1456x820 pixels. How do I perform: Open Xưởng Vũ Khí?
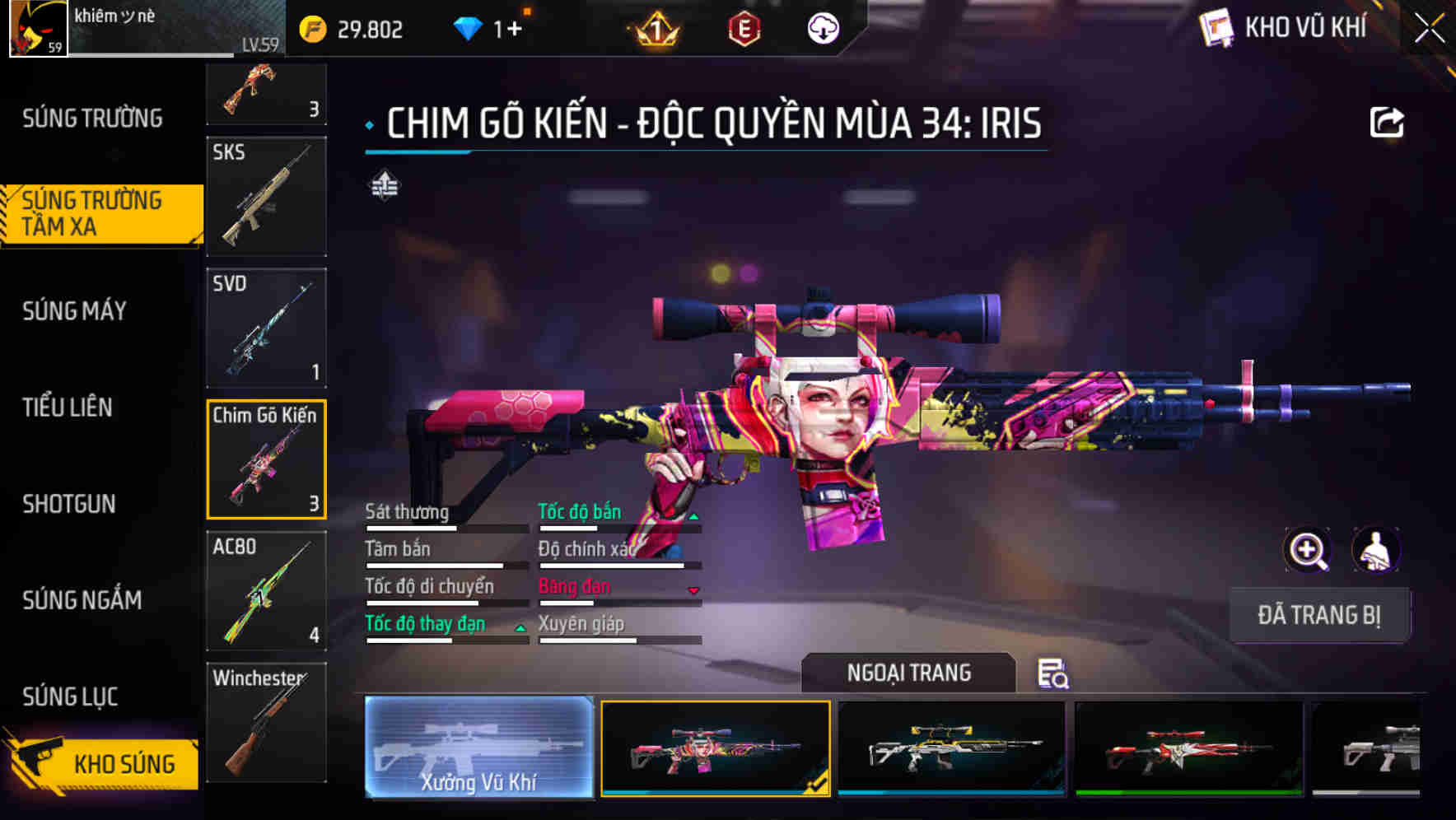(478, 748)
